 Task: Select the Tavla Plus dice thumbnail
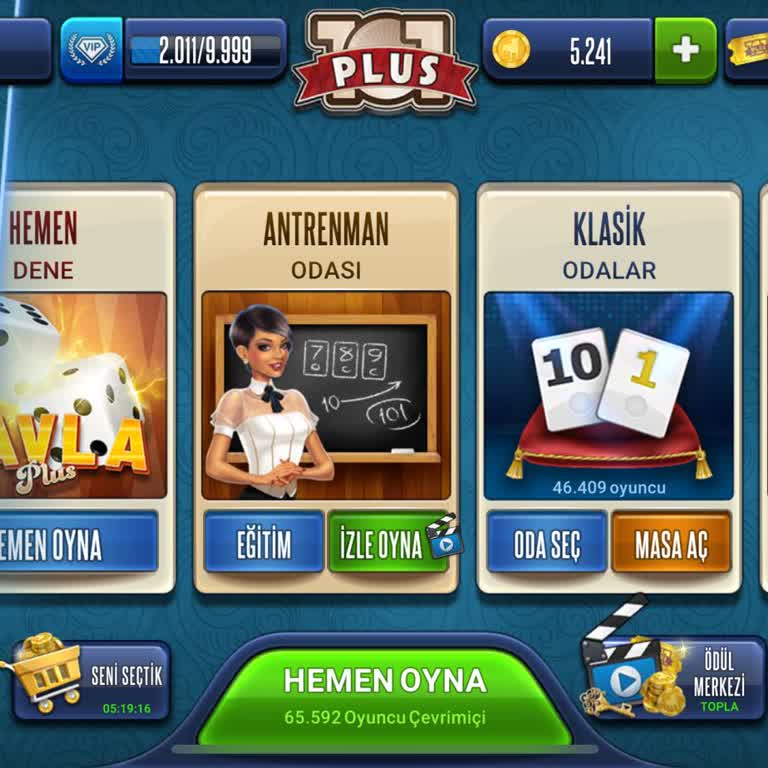(82, 395)
